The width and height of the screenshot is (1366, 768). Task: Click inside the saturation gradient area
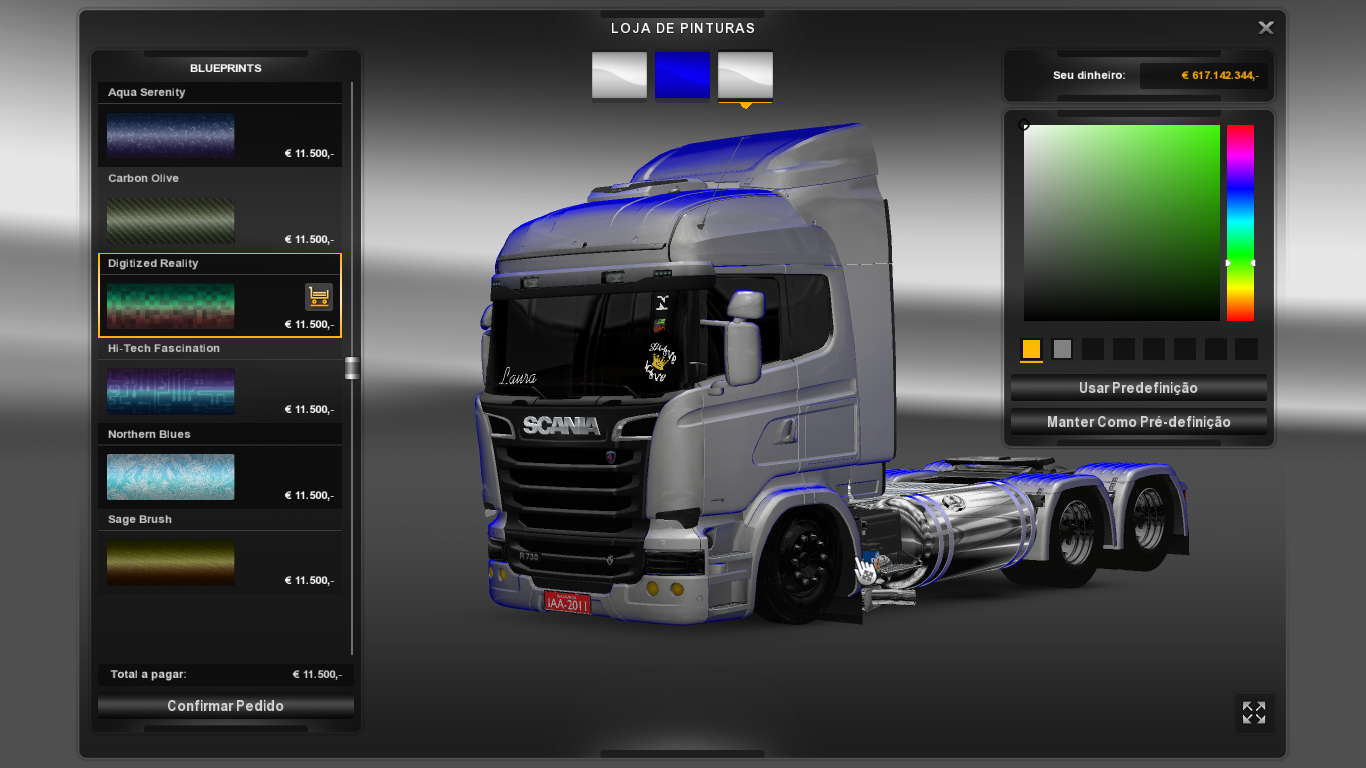point(1120,220)
